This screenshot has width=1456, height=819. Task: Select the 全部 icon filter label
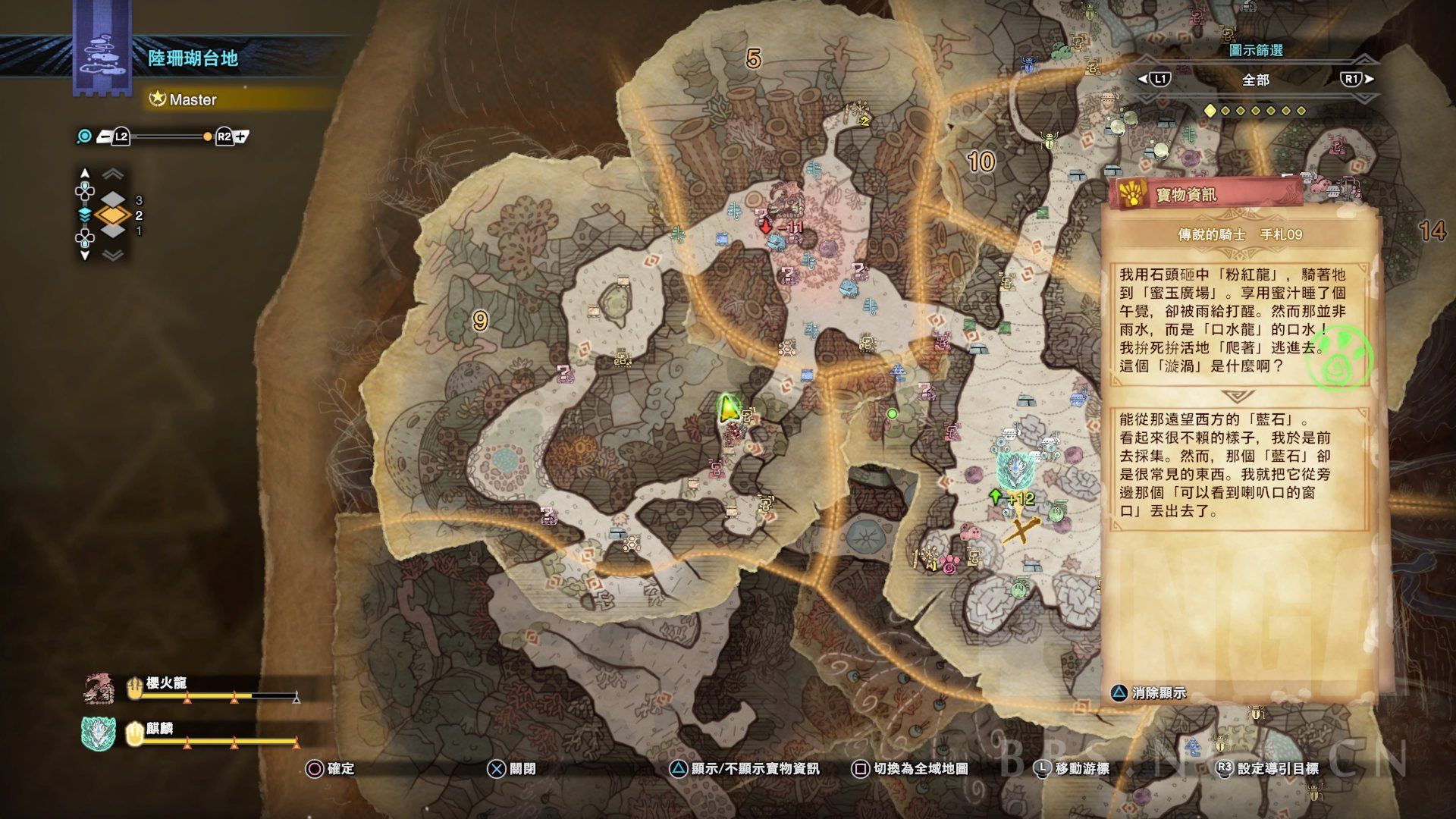click(x=1256, y=80)
